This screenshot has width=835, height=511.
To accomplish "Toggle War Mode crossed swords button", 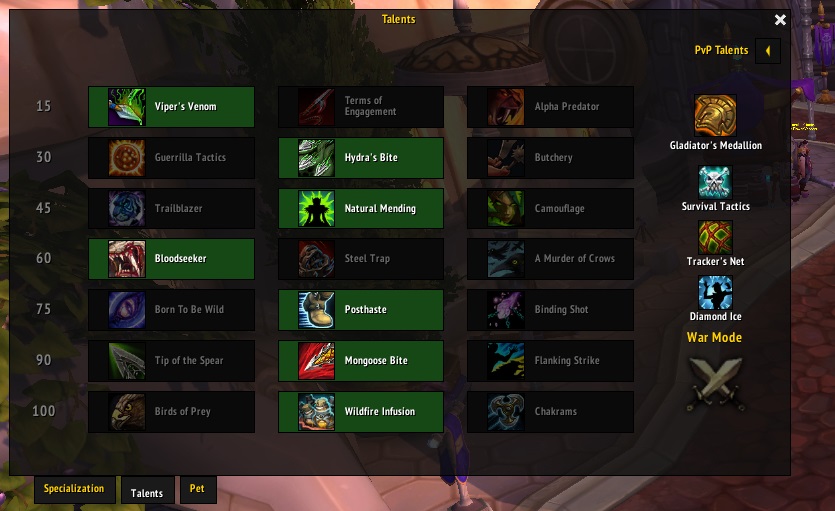I will (x=715, y=383).
